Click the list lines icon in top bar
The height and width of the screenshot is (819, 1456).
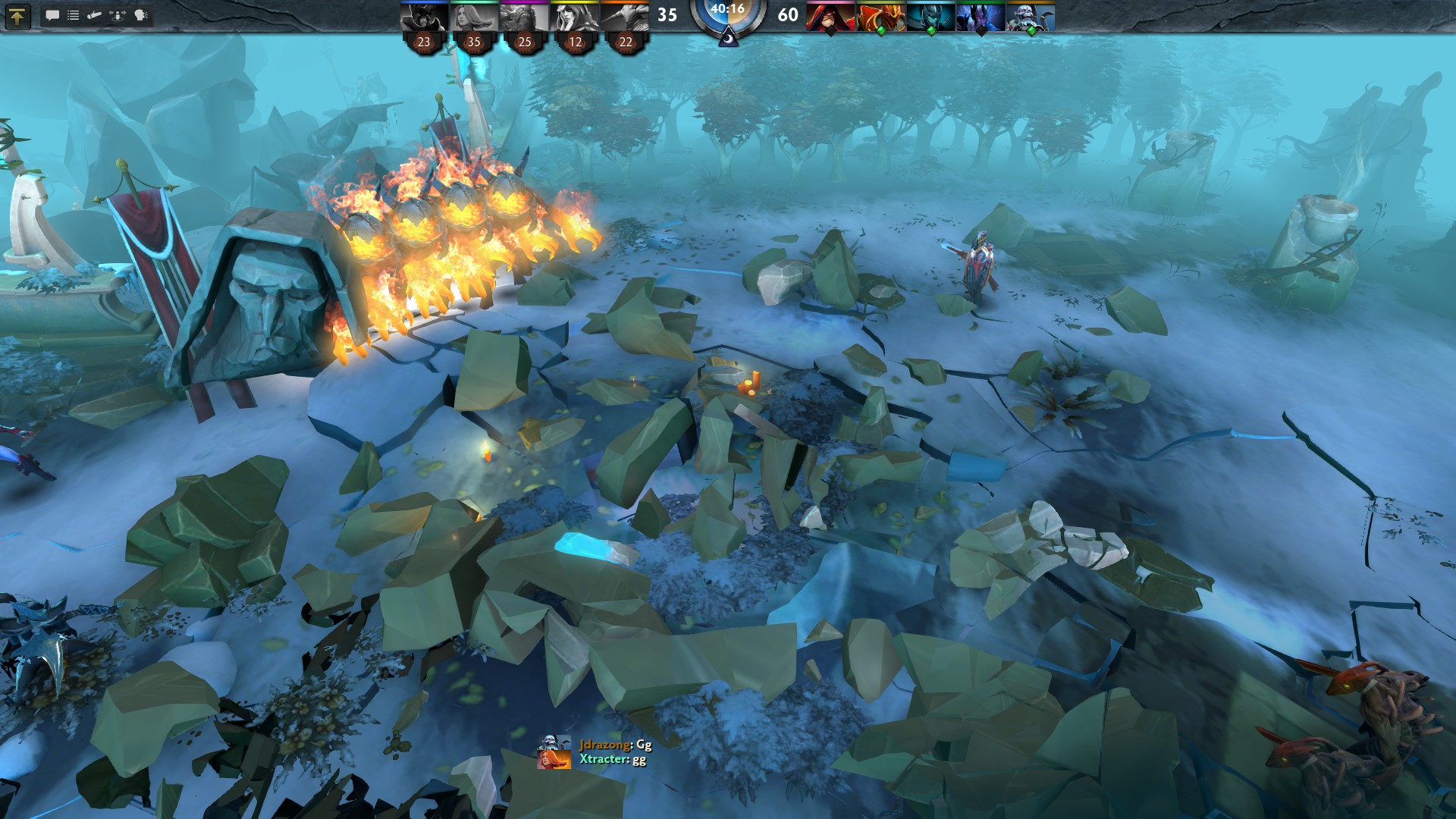74,15
